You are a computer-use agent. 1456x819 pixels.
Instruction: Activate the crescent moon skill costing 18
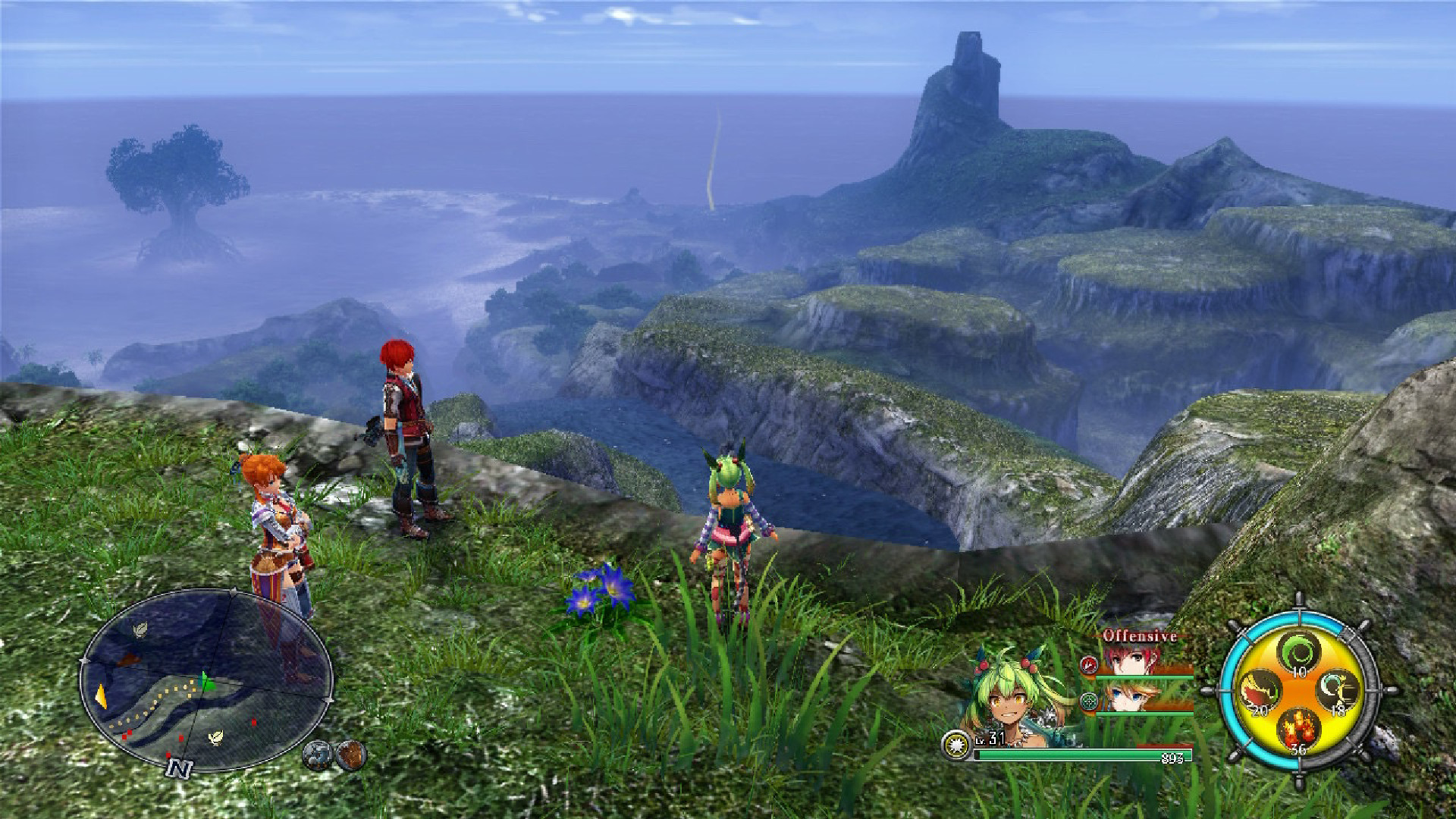point(1338,692)
